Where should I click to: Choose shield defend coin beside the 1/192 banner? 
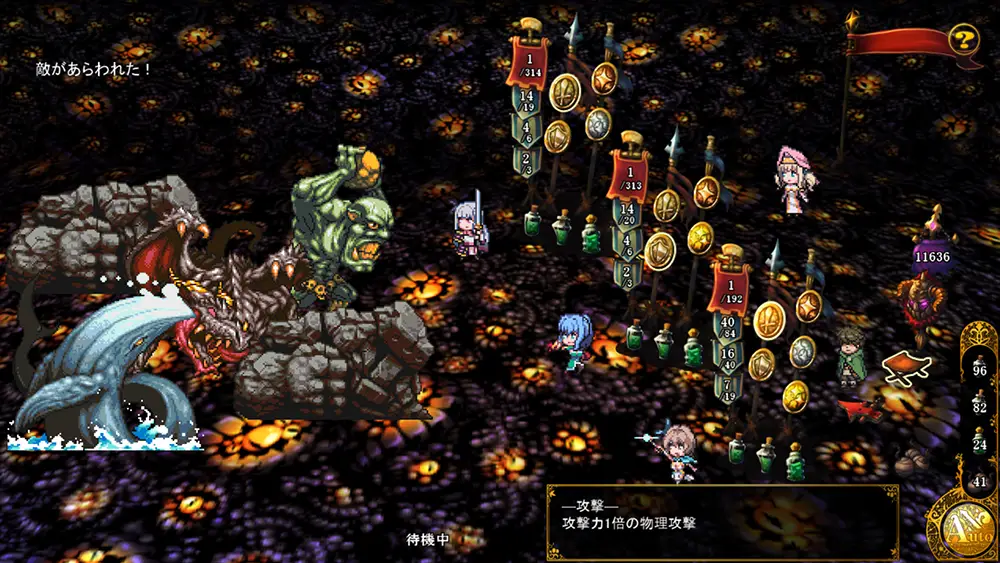(761, 363)
